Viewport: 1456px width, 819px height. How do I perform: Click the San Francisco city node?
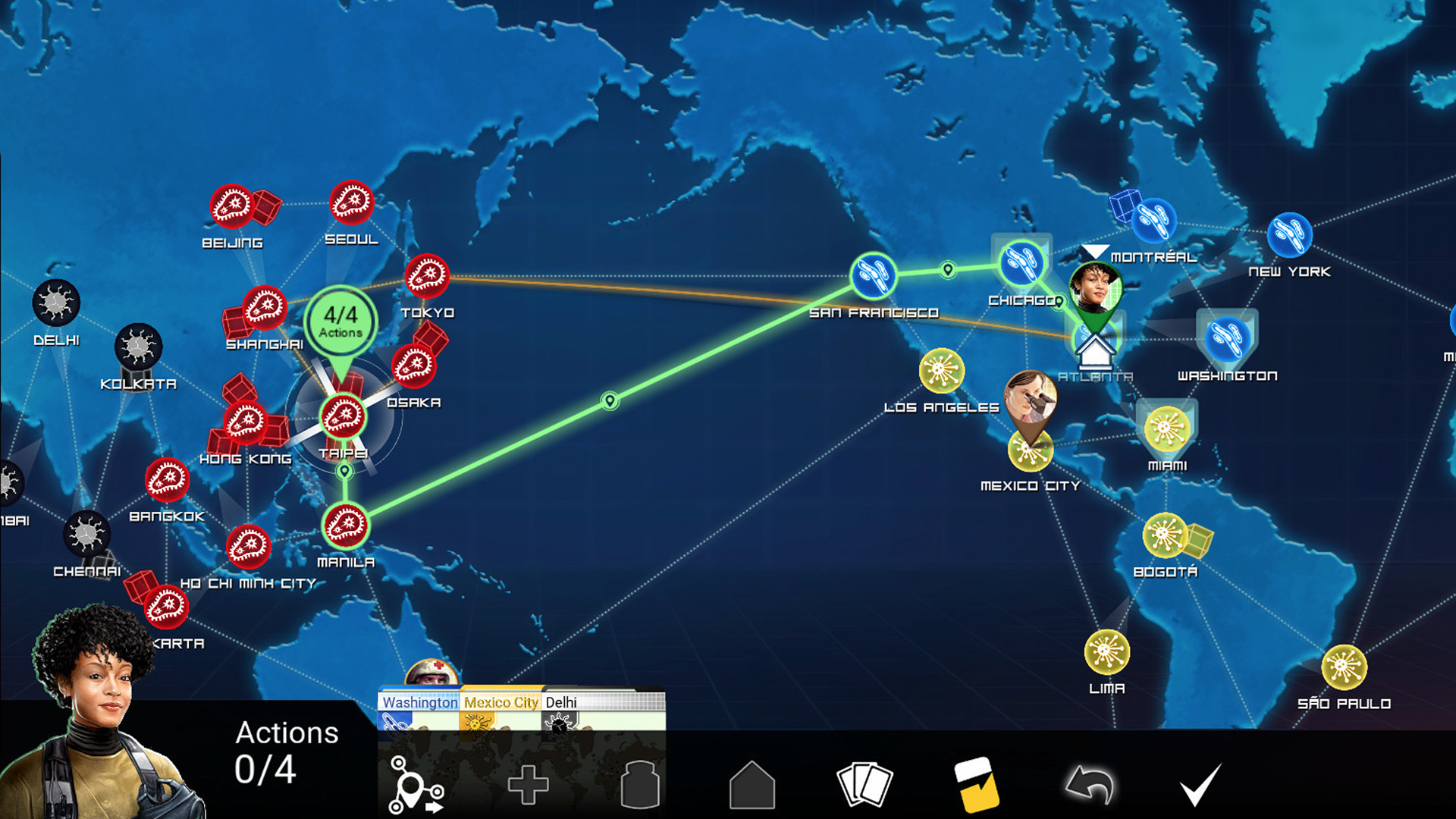coord(874,277)
